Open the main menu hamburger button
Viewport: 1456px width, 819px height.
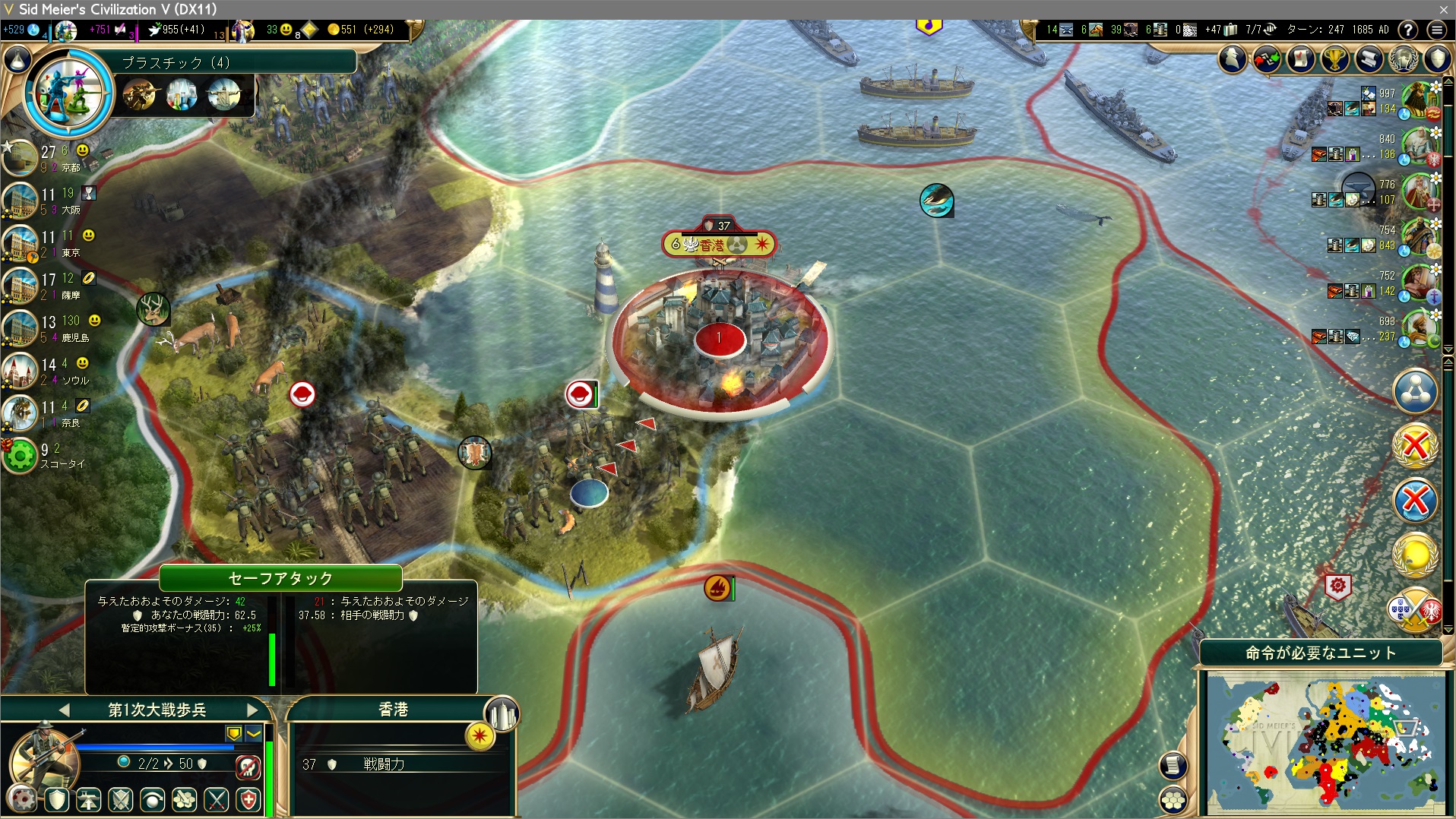point(1436,30)
